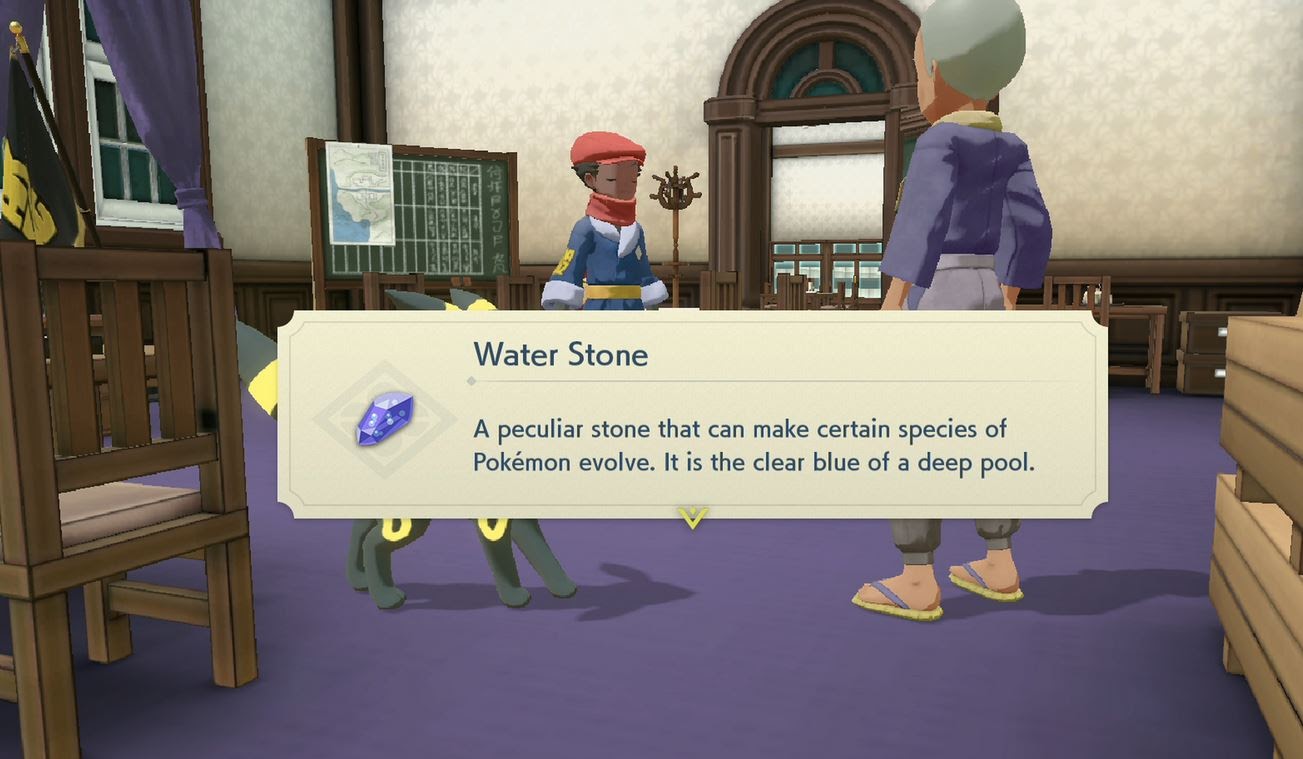Screen dimensions: 1303x759
Task: Select the Water Stone title text
Action: point(561,354)
